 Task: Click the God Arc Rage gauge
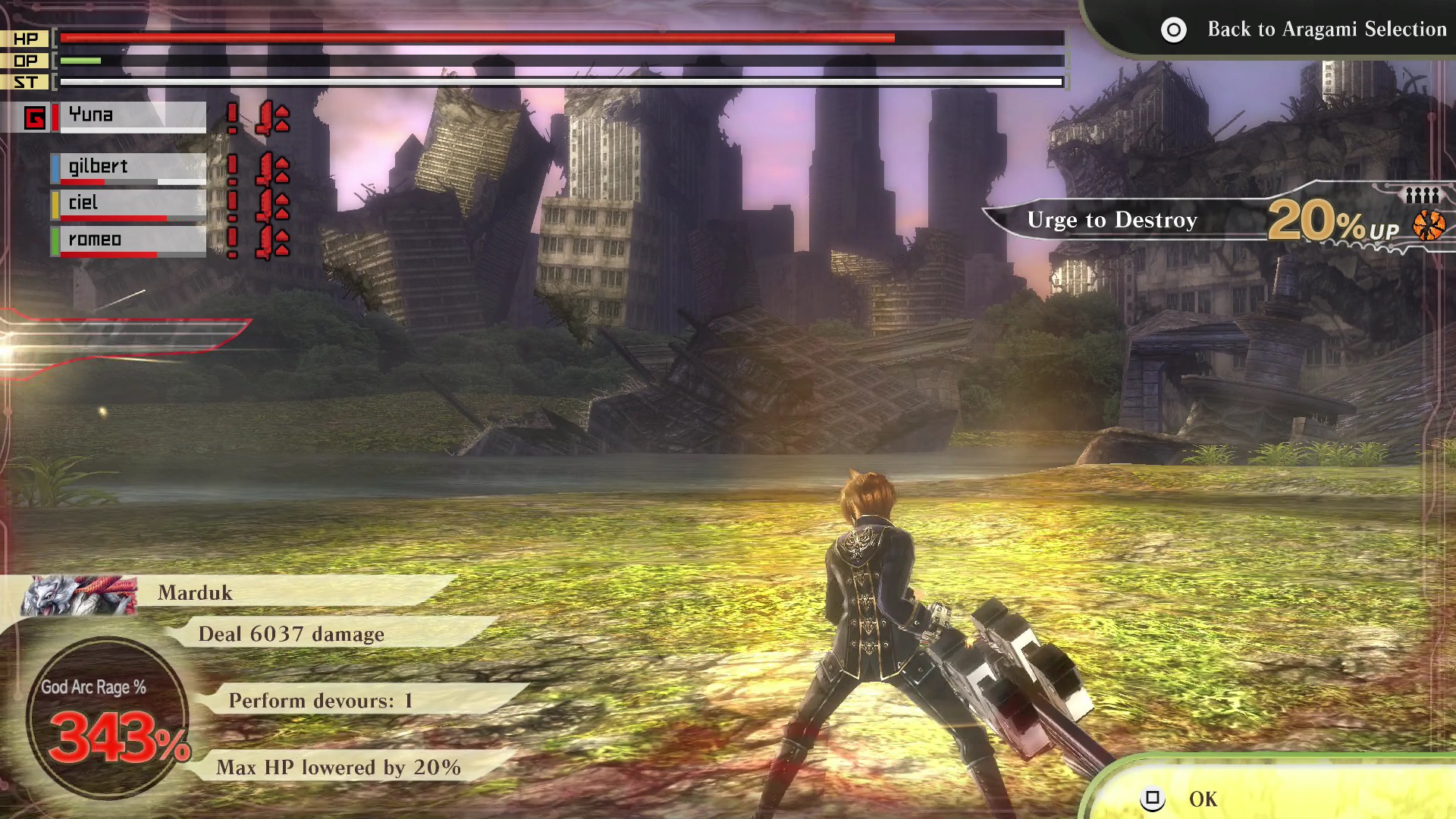pos(106,717)
